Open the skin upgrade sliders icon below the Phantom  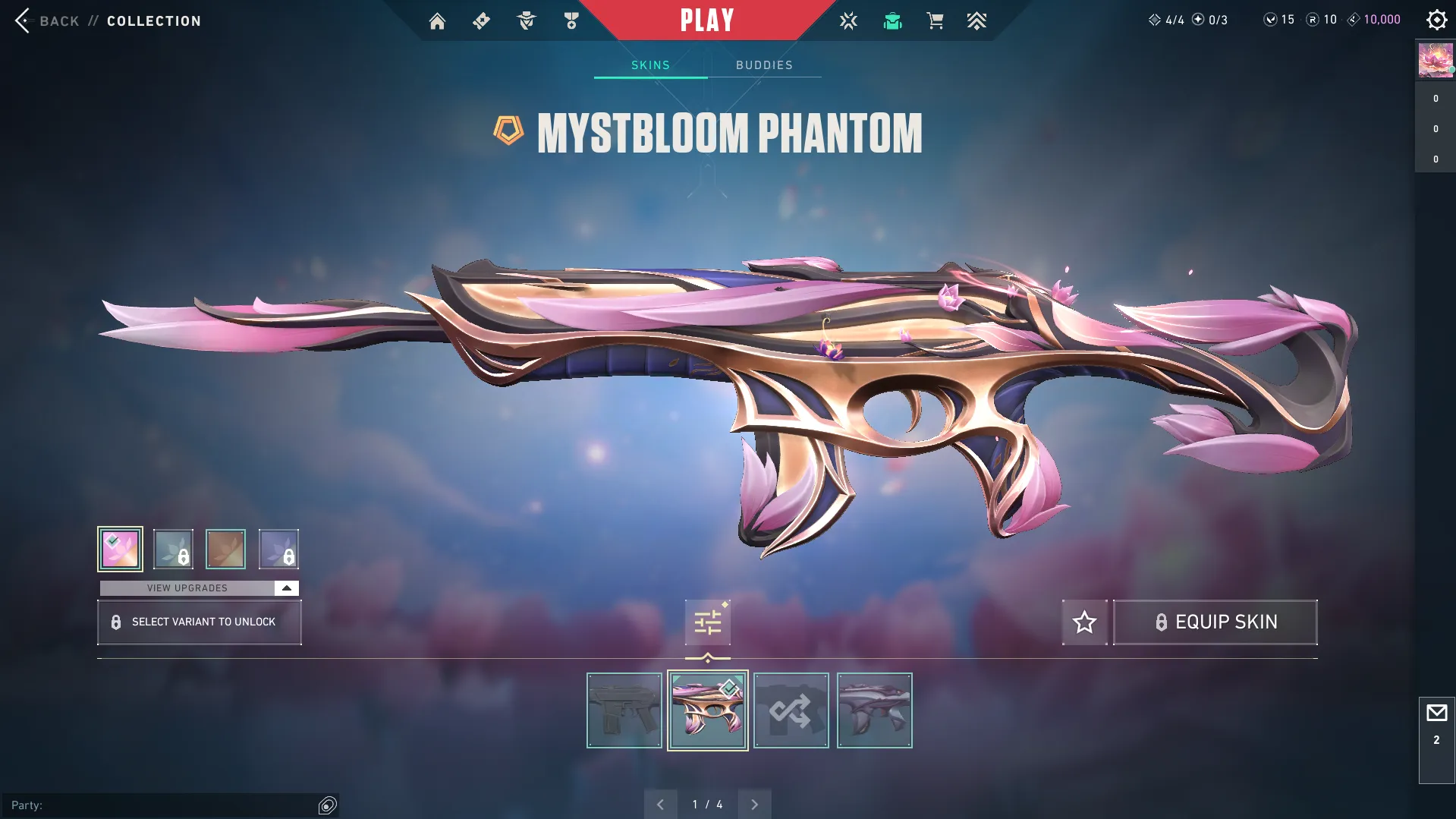click(706, 622)
